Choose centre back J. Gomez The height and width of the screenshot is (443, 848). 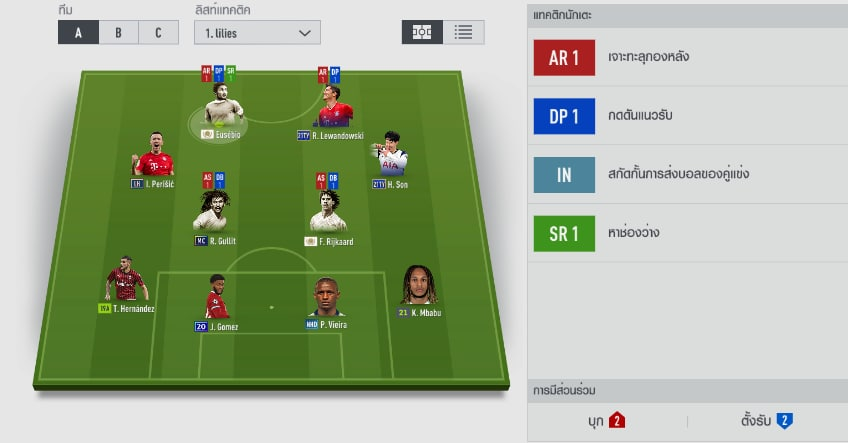click(217, 300)
